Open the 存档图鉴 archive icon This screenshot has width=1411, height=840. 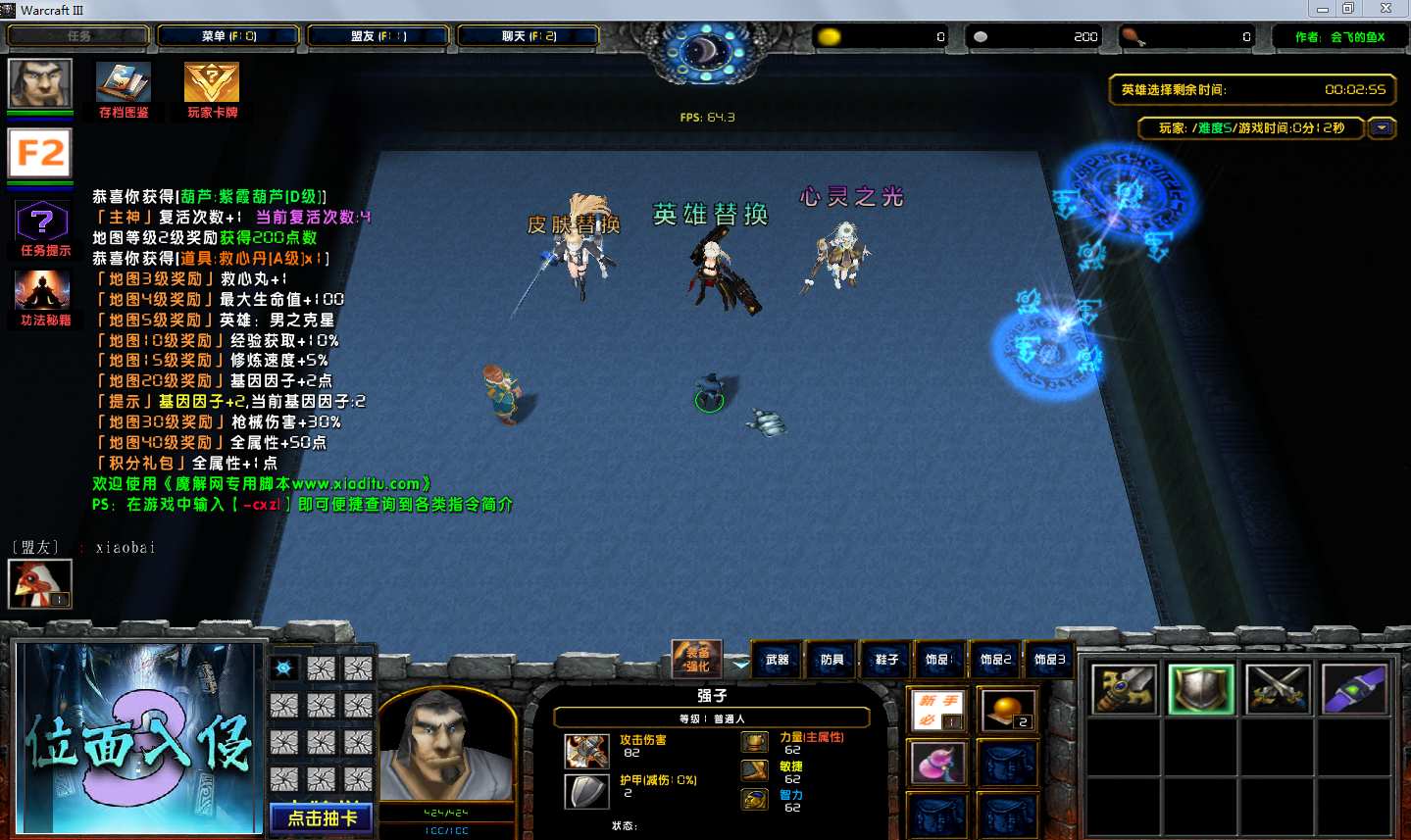[124, 84]
